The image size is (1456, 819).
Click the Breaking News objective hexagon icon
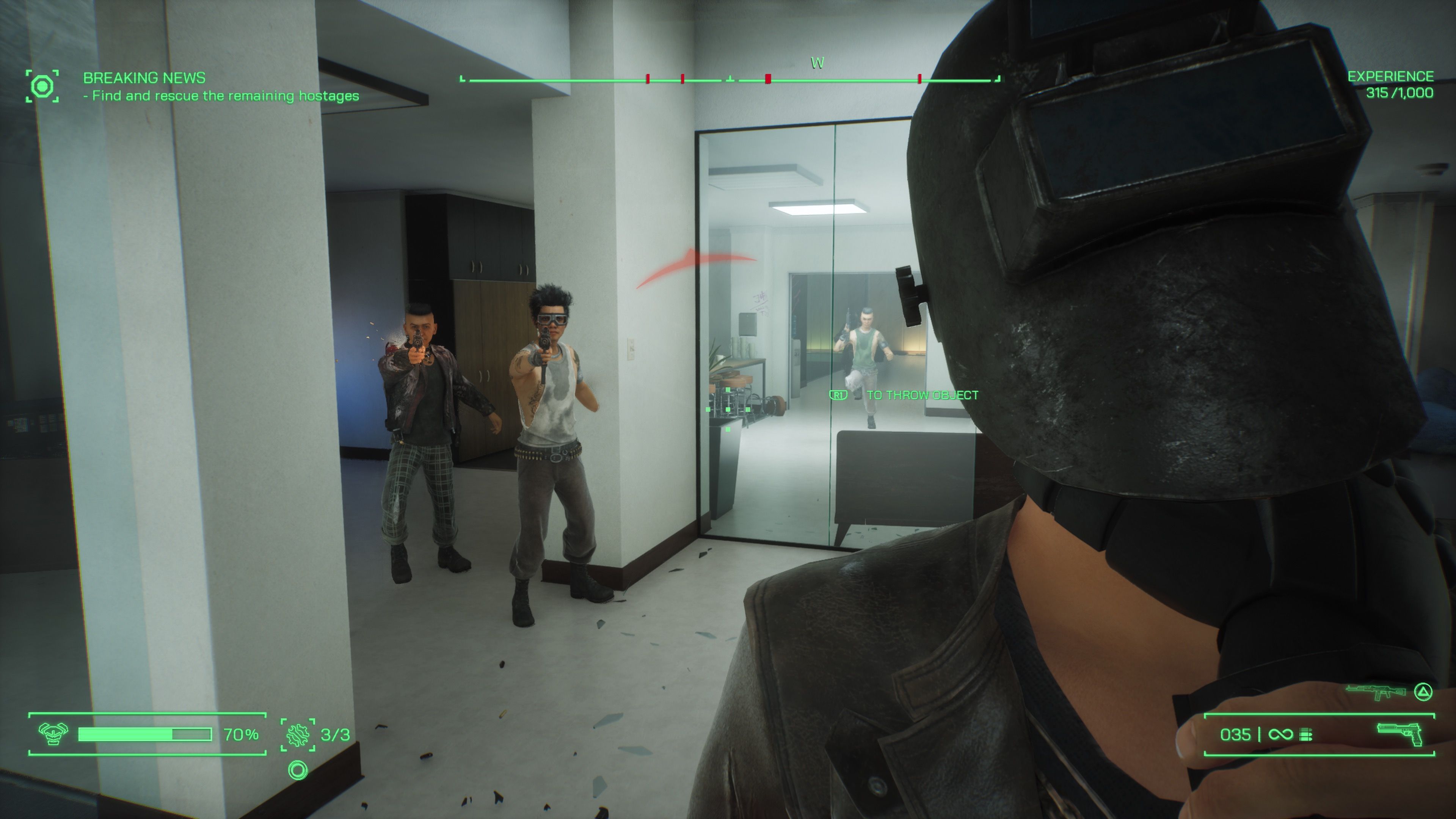(42, 86)
